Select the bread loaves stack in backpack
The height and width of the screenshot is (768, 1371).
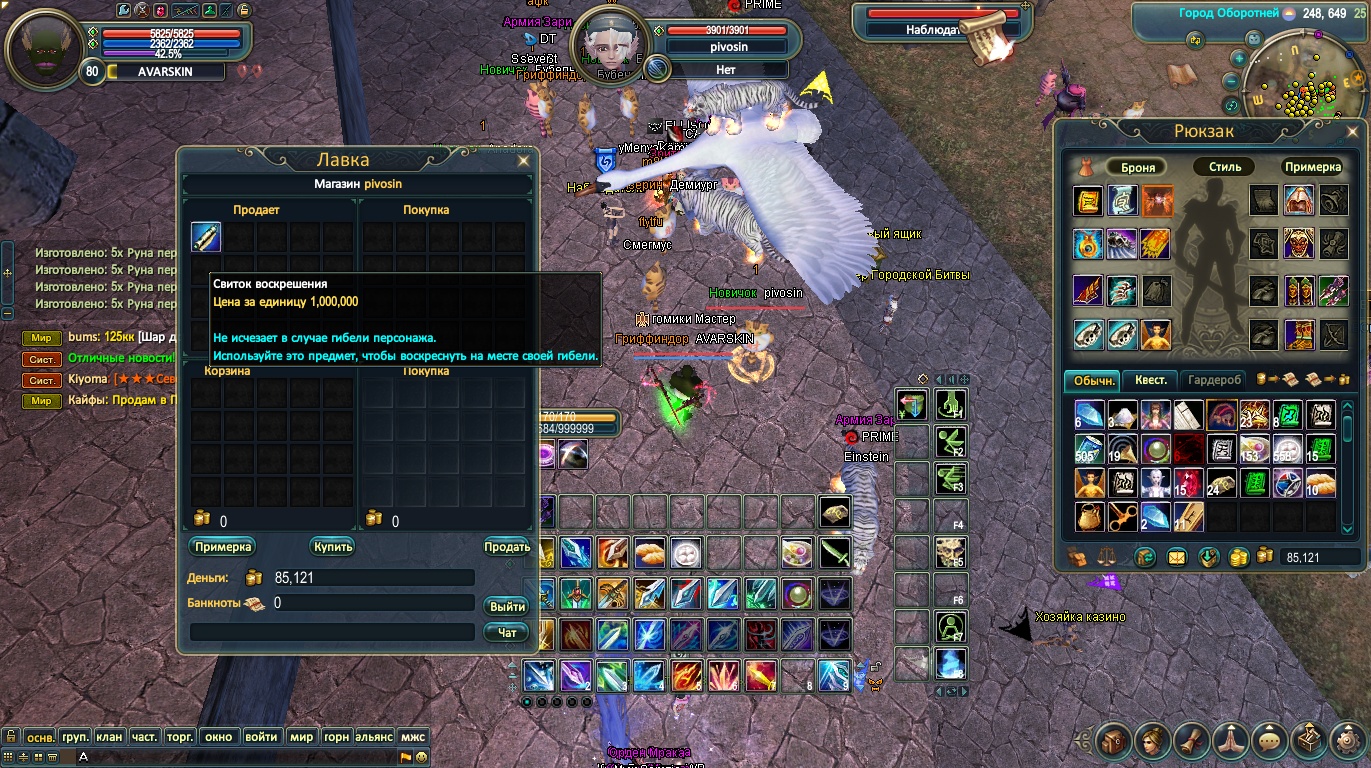(1321, 483)
